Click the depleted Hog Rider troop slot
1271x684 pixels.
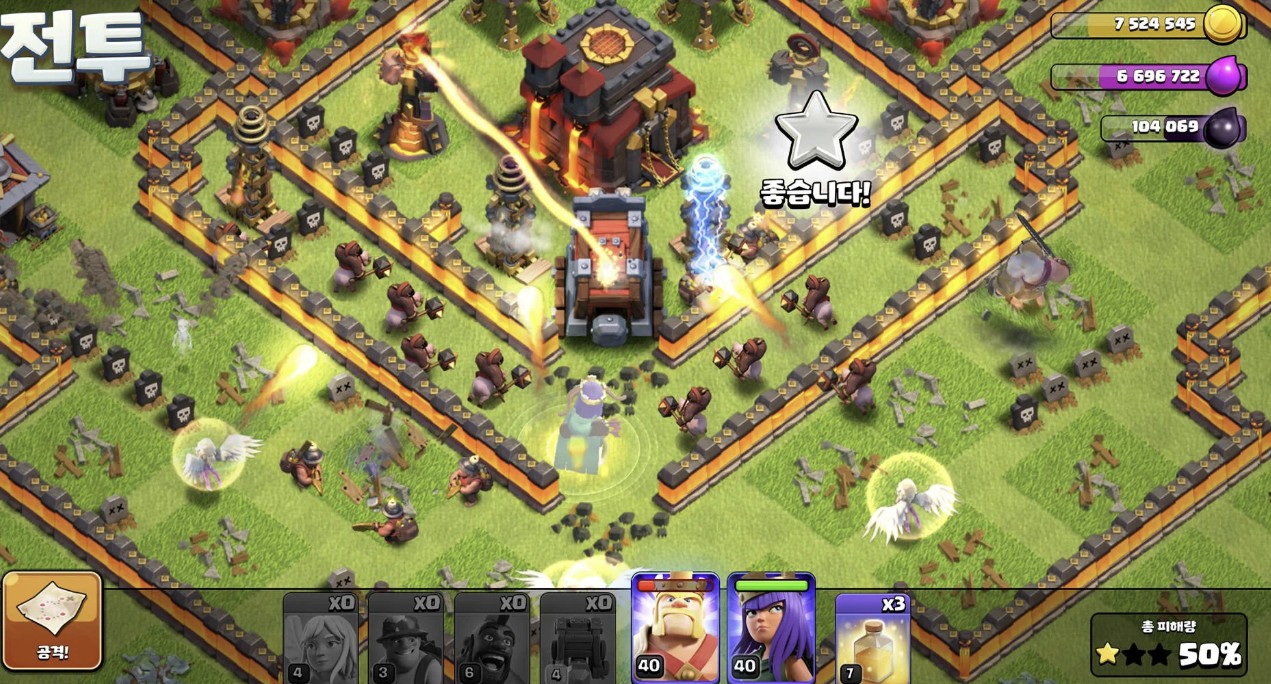point(492,638)
